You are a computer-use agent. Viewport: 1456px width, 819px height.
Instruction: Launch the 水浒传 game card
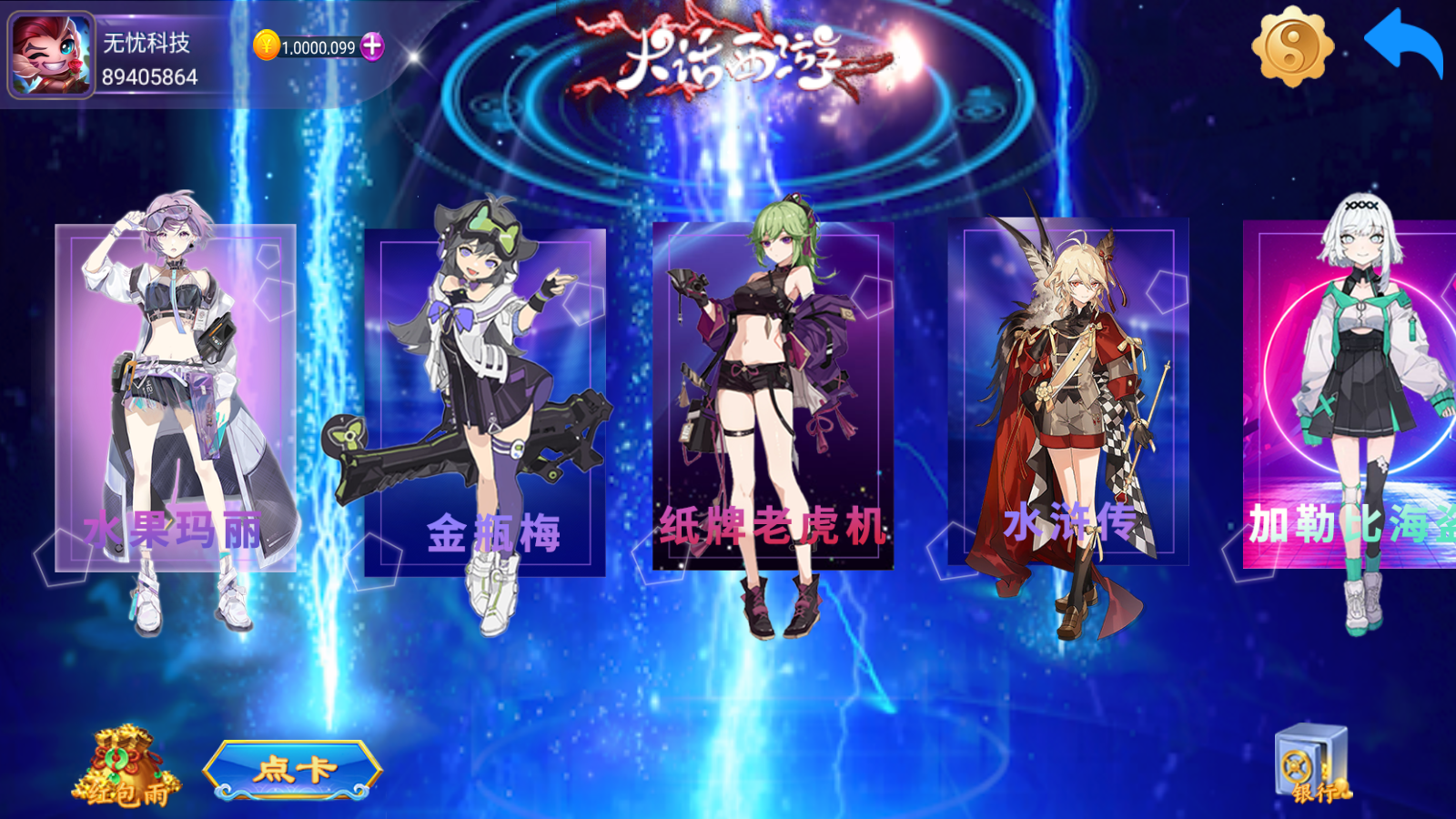tap(1068, 392)
